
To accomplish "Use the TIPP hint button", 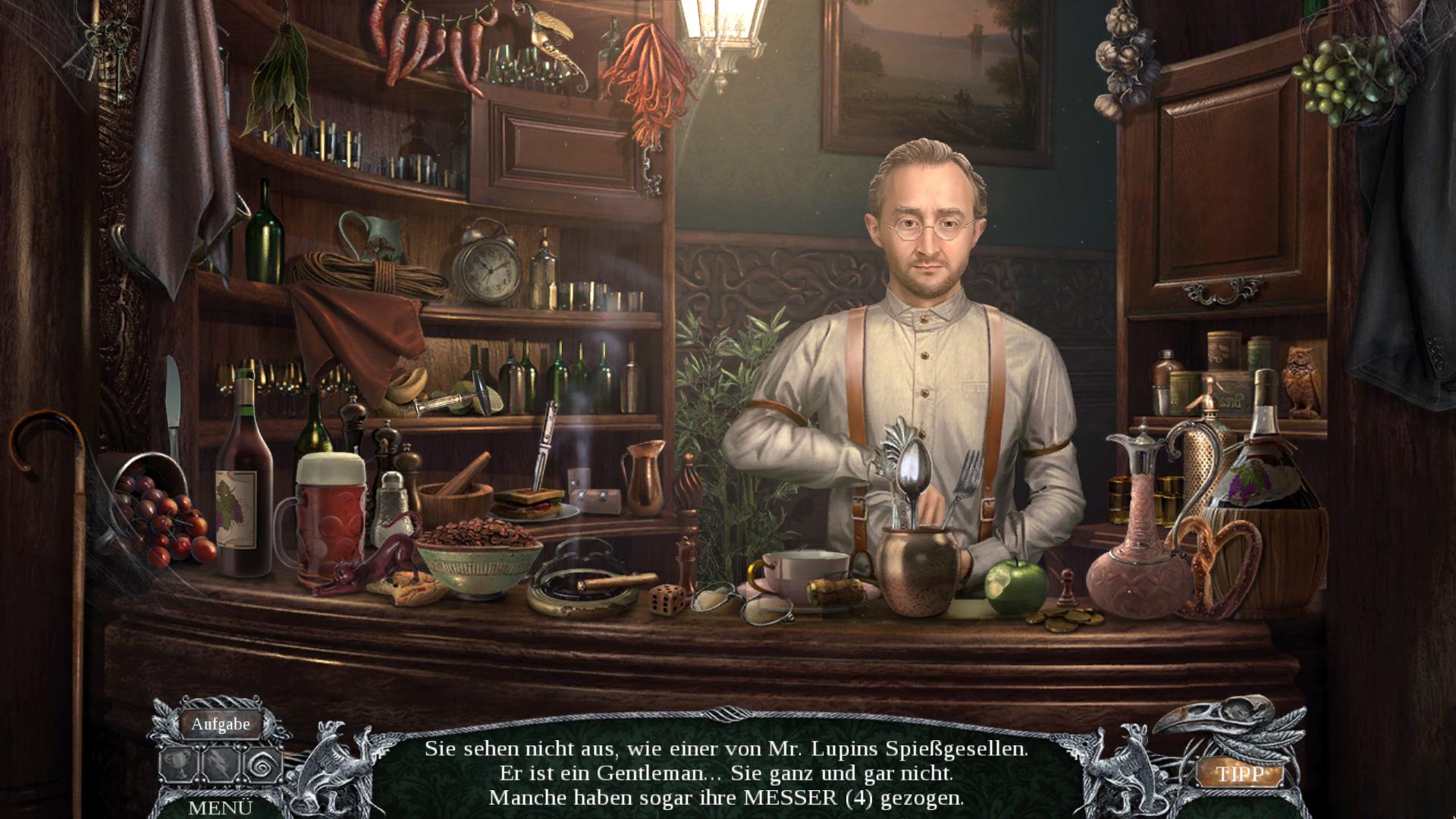I will coord(1241,773).
